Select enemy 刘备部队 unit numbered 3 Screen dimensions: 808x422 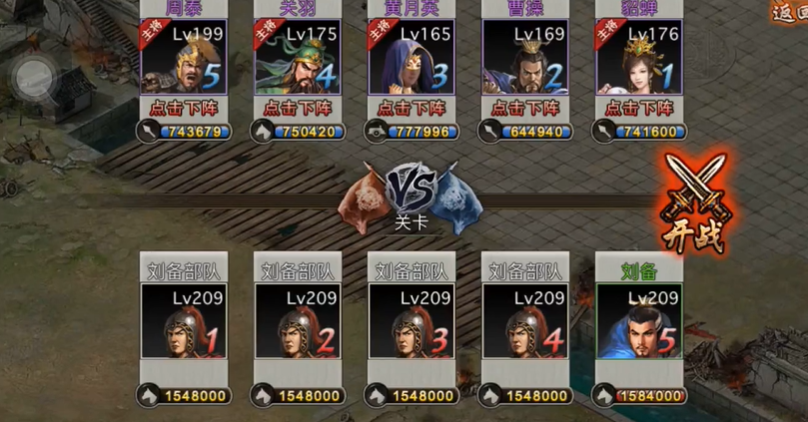tap(412, 322)
